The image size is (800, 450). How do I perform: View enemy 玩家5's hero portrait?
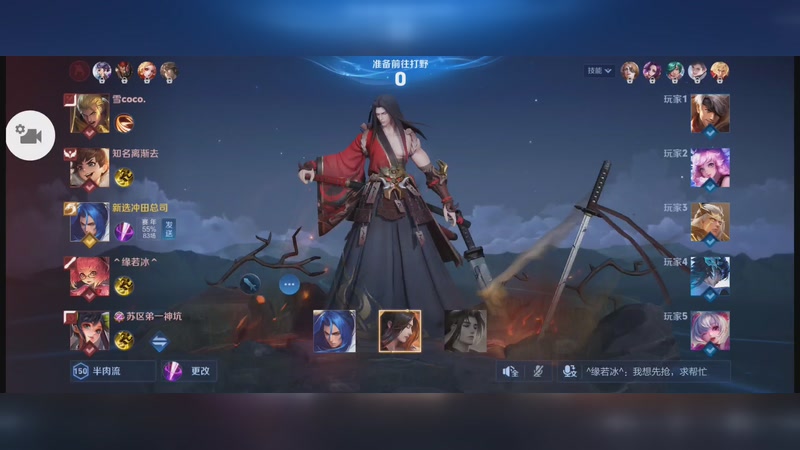(710, 331)
